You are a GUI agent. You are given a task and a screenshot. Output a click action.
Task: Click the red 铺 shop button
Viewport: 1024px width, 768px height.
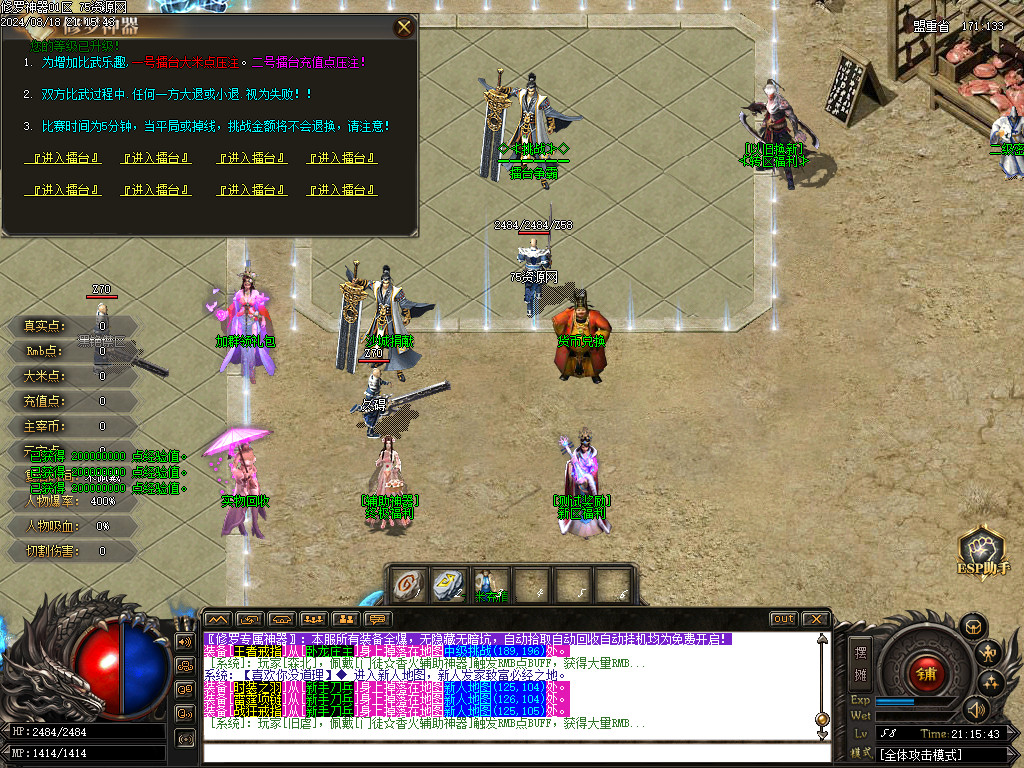click(926, 673)
